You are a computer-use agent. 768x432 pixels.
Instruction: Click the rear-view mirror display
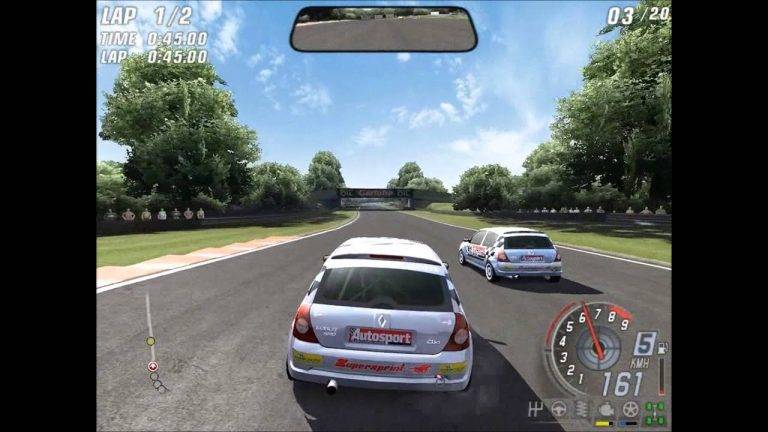point(383,29)
